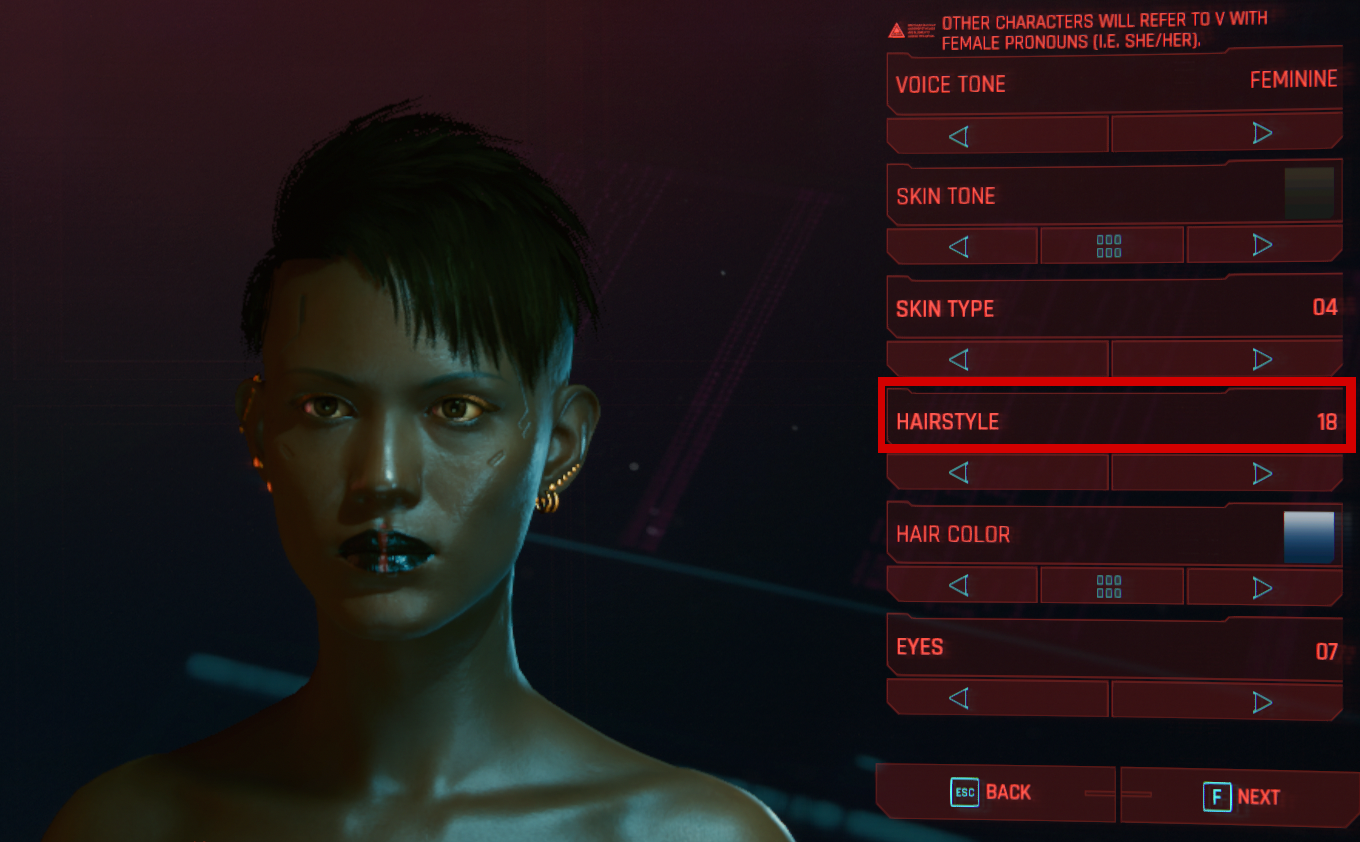Switch to the next Hairstyle
This screenshot has width=1360, height=842.
[1227, 472]
